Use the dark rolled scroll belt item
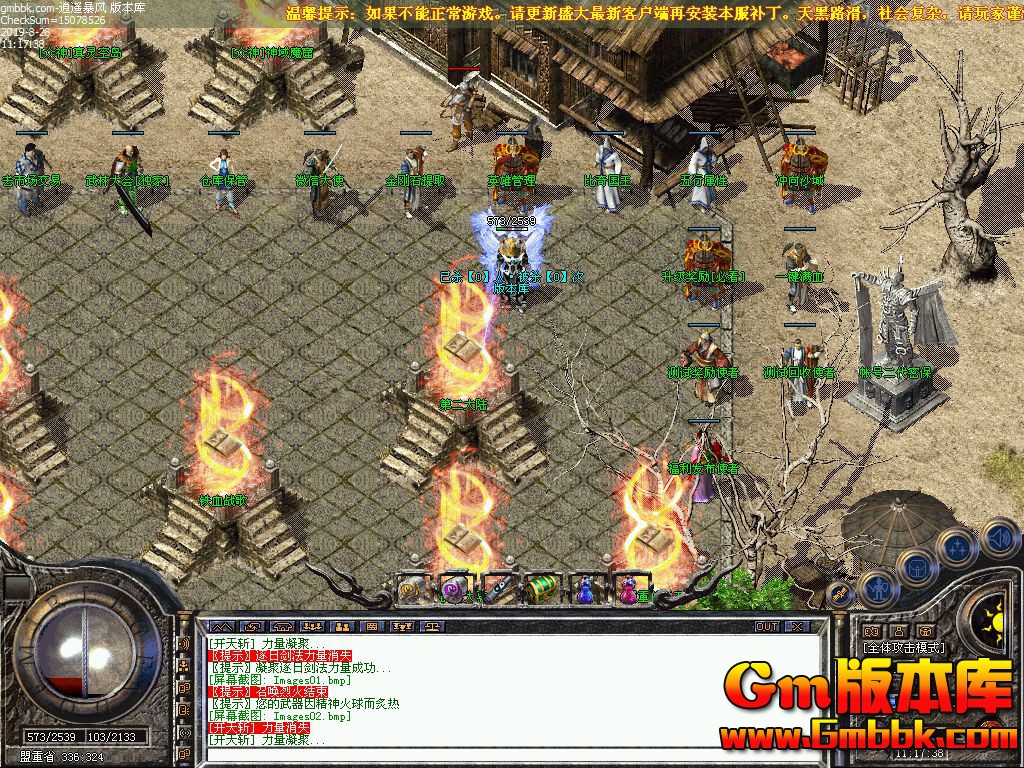The height and width of the screenshot is (768, 1024). (498, 588)
